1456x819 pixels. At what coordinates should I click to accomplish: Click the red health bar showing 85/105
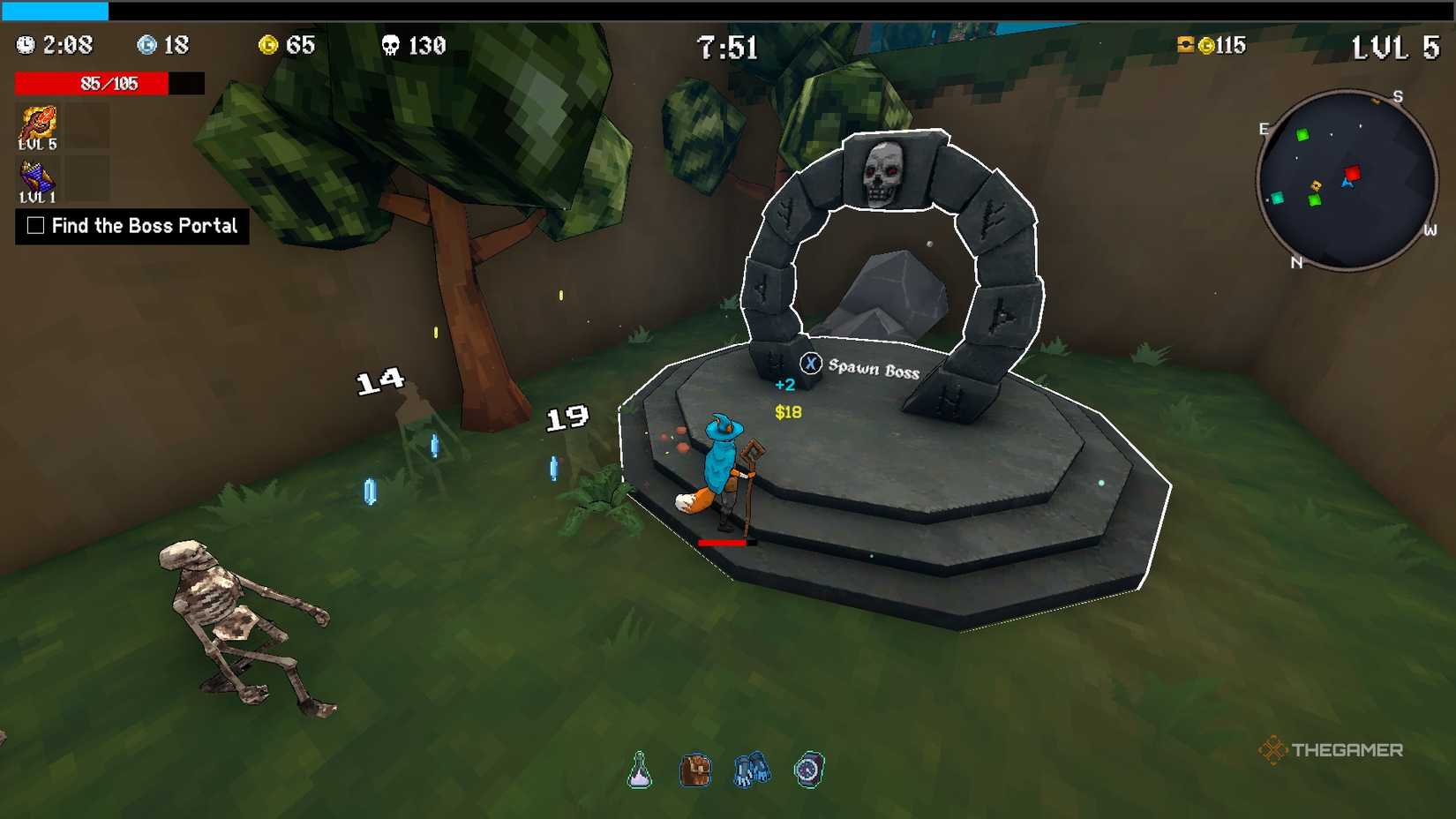pyautogui.click(x=91, y=85)
